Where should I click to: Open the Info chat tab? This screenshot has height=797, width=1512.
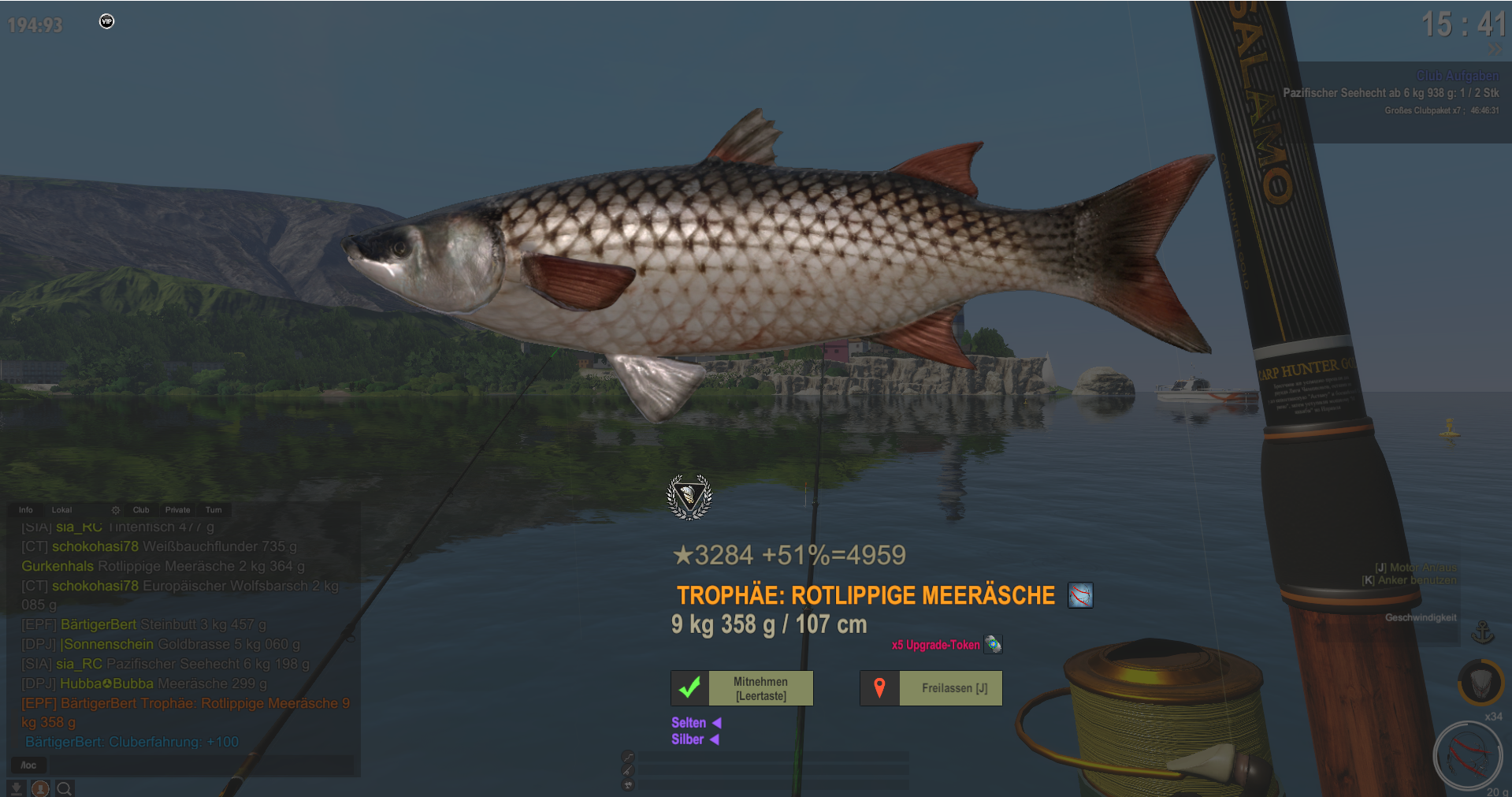click(x=26, y=510)
